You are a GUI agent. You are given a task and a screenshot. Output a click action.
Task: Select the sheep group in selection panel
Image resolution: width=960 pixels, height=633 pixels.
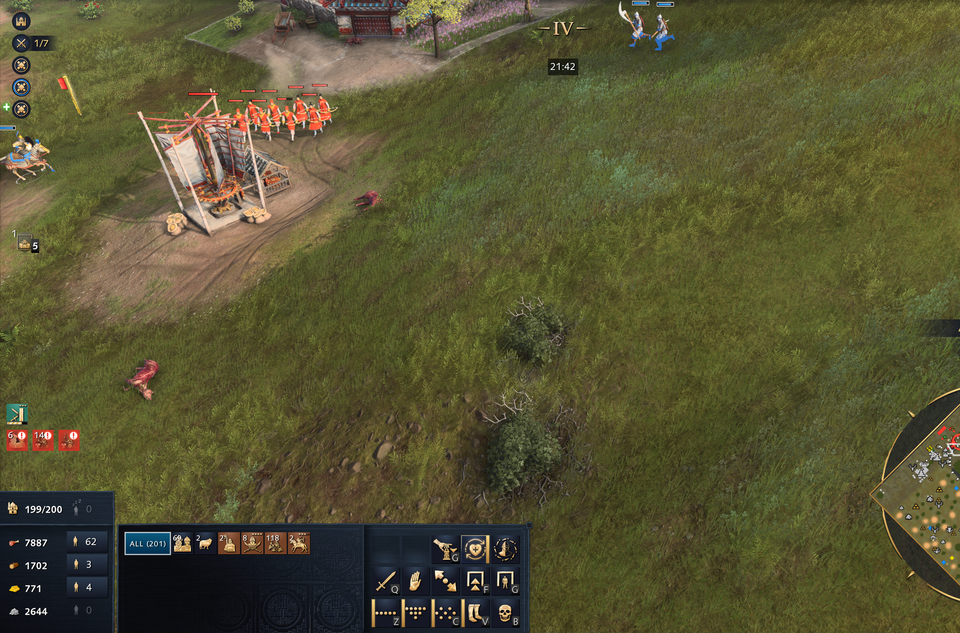(x=205, y=543)
